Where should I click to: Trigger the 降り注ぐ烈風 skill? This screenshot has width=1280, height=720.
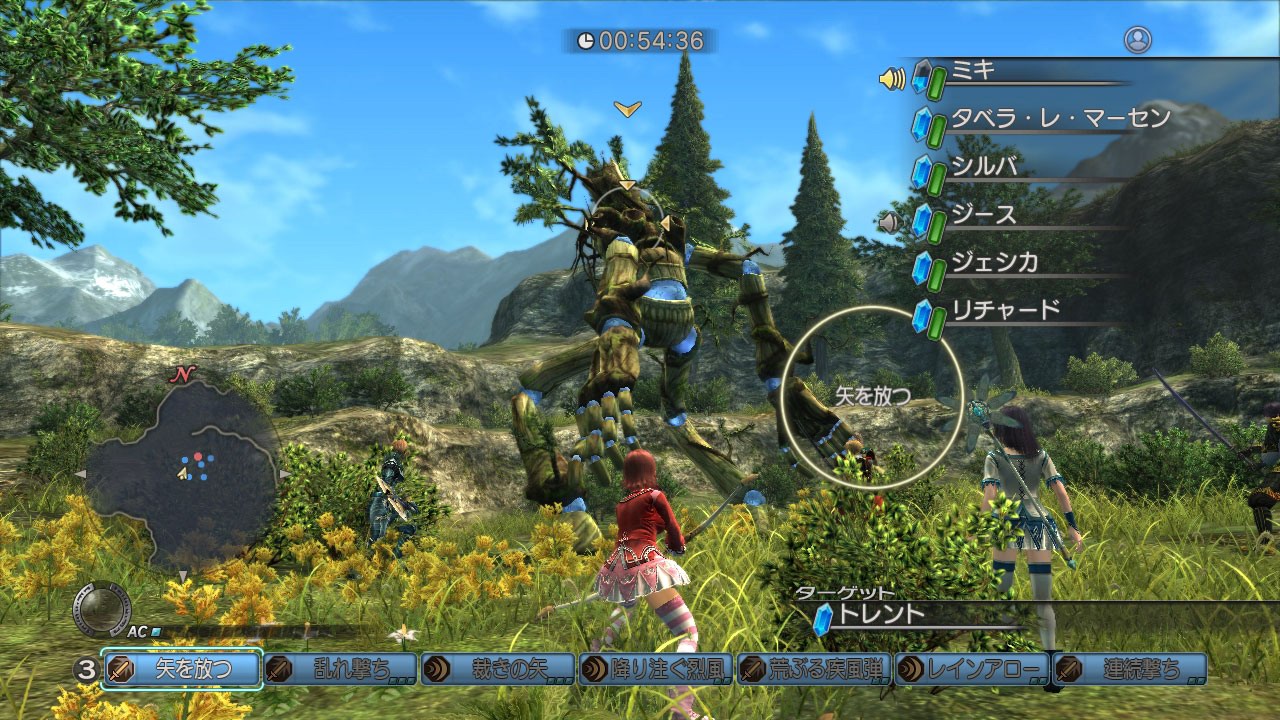pyautogui.click(x=656, y=668)
